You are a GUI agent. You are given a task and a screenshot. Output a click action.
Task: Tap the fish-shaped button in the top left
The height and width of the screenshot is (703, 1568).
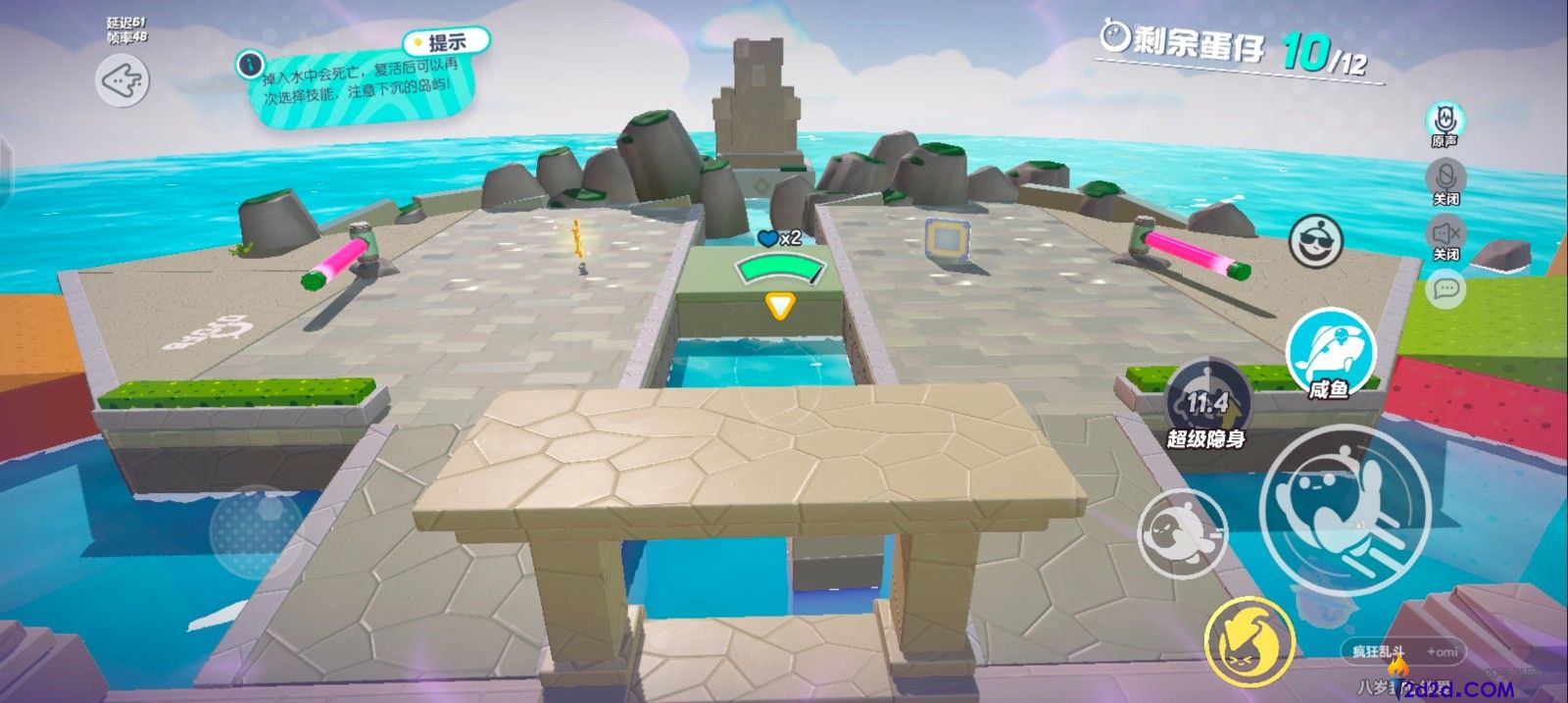[122, 79]
